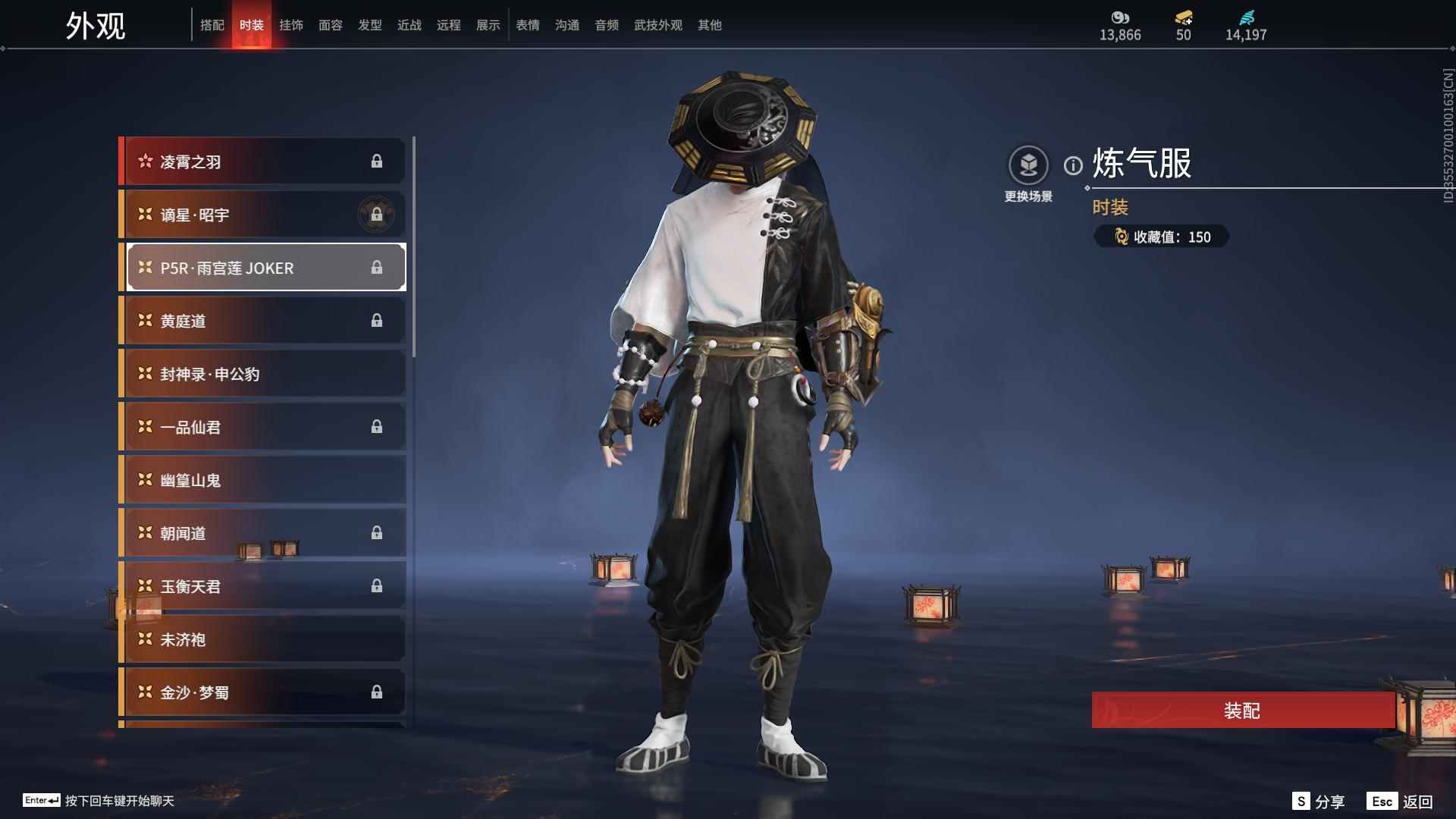The width and height of the screenshot is (1456, 819).
Task: Open the 挂饰 accessories tab
Action: 291,25
